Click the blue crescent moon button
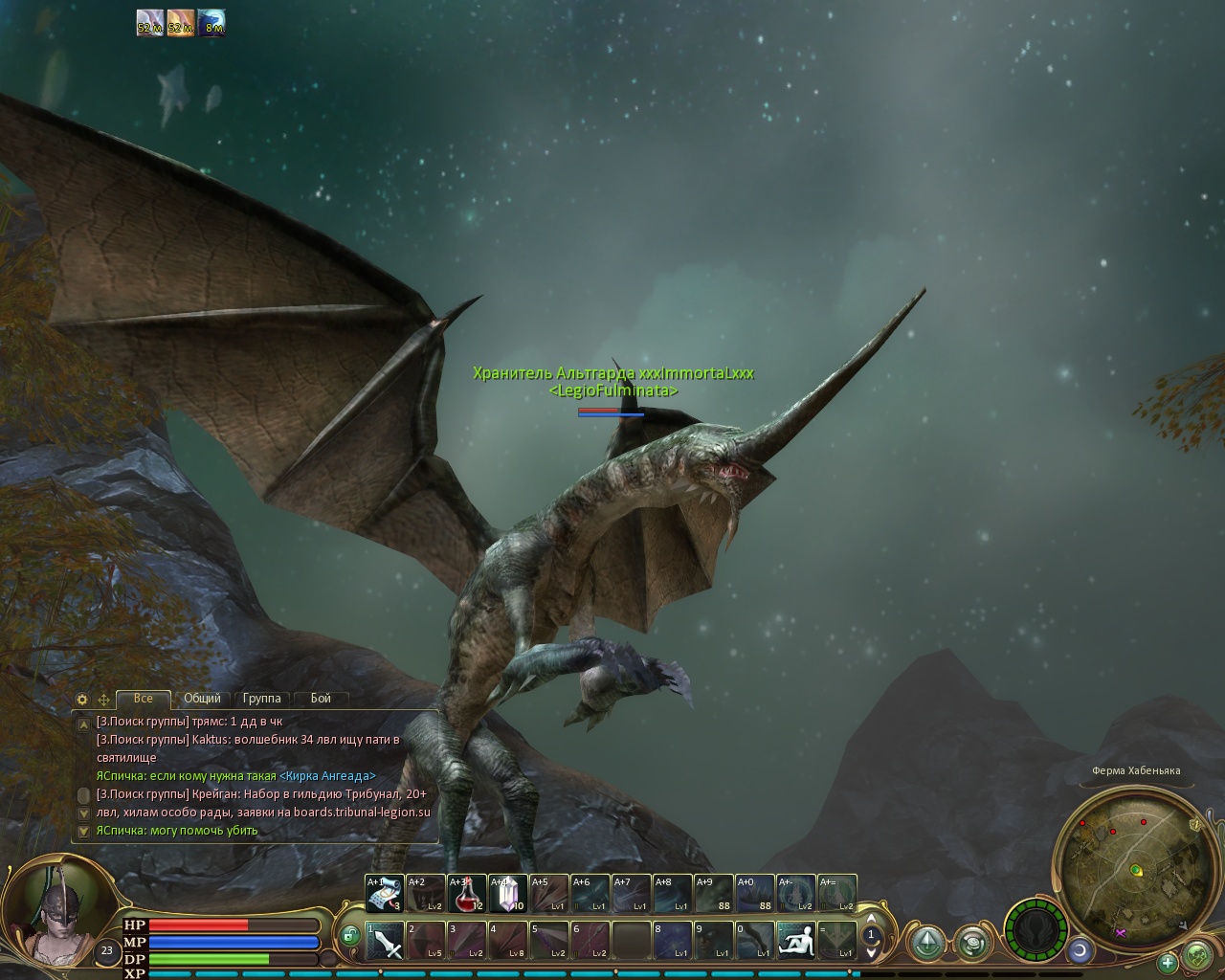Viewport: 1225px width, 980px height. (x=1080, y=950)
